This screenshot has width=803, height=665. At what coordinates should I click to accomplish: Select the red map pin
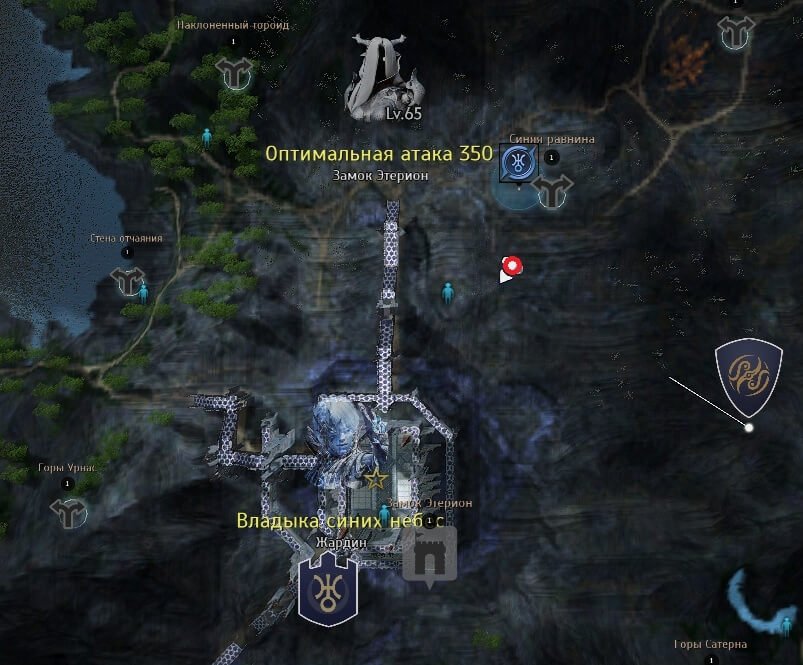click(x=513, y=266)
